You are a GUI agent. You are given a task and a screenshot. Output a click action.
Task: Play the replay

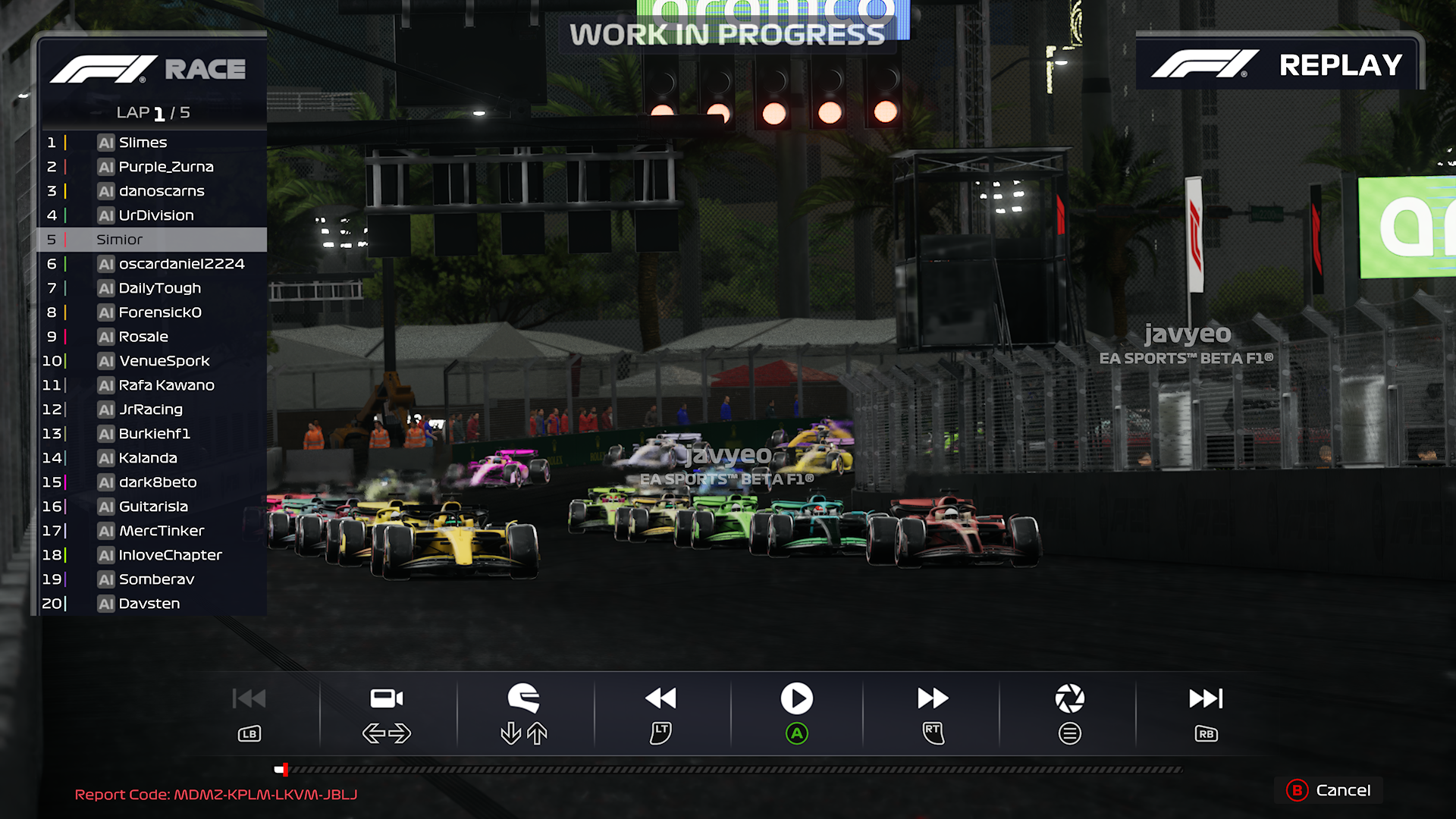(796, 698)
